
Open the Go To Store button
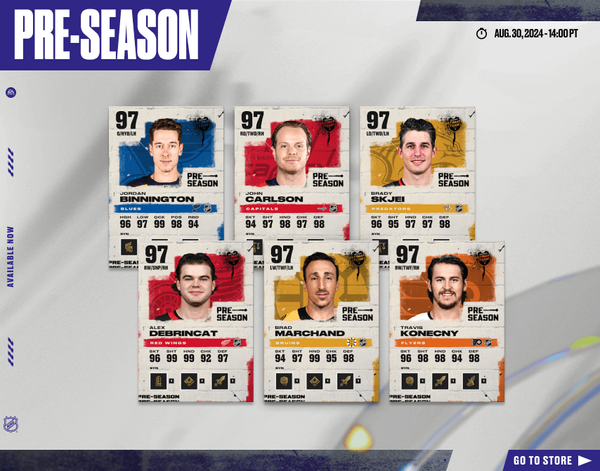click(549, 460)
